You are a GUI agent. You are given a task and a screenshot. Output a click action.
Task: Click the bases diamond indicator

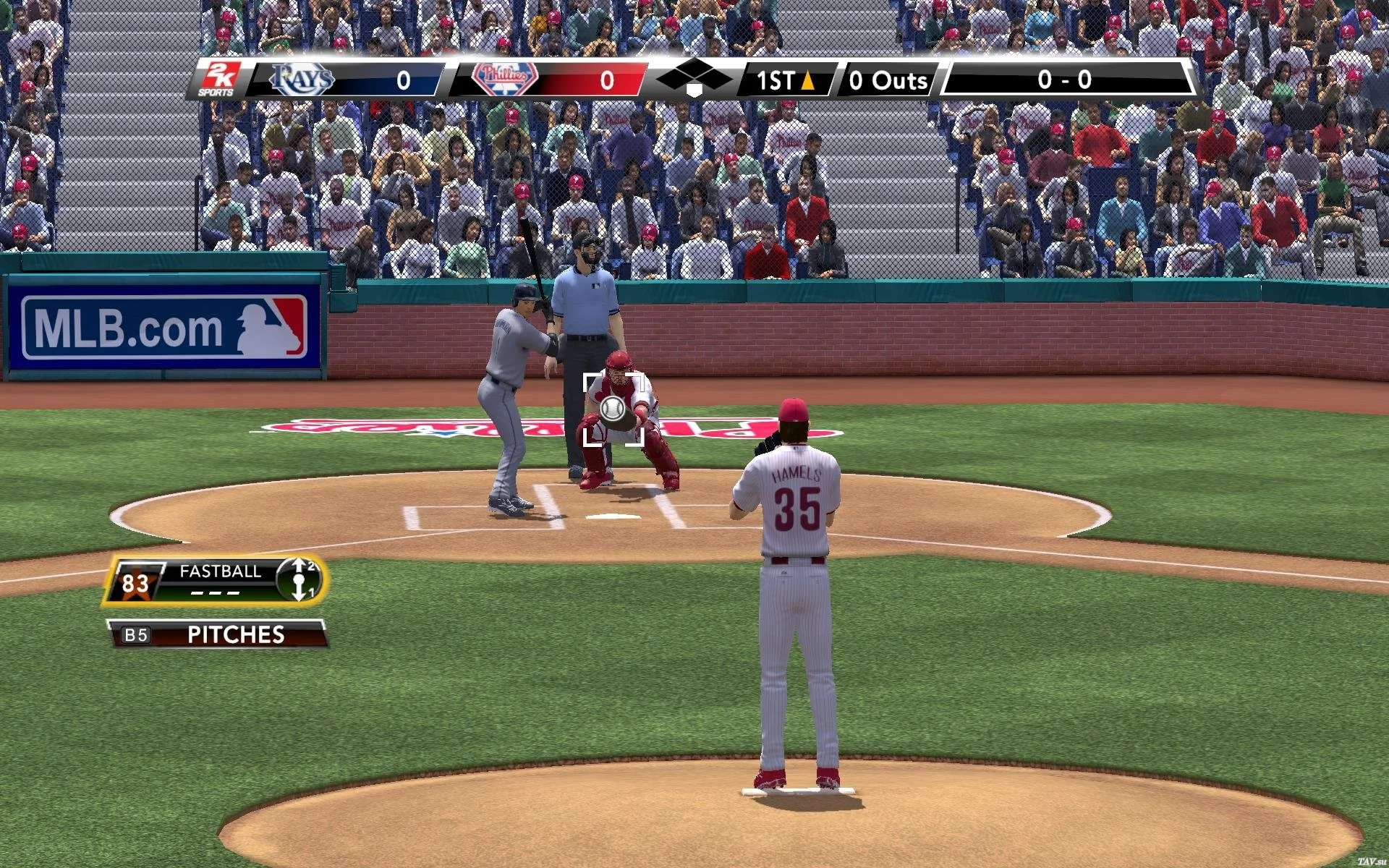click(x=694, y=78)
